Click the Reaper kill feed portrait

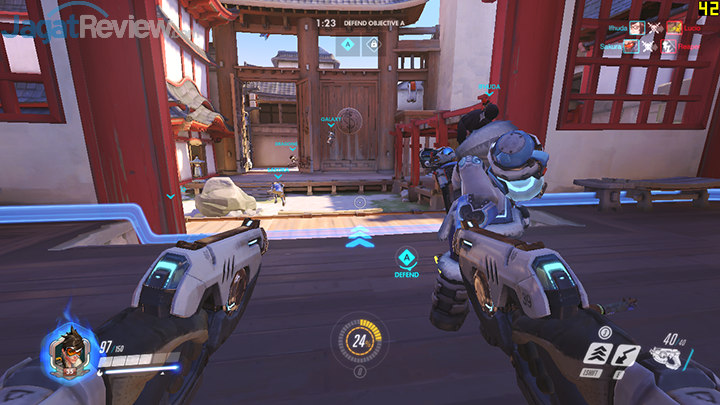coord(670,46)
